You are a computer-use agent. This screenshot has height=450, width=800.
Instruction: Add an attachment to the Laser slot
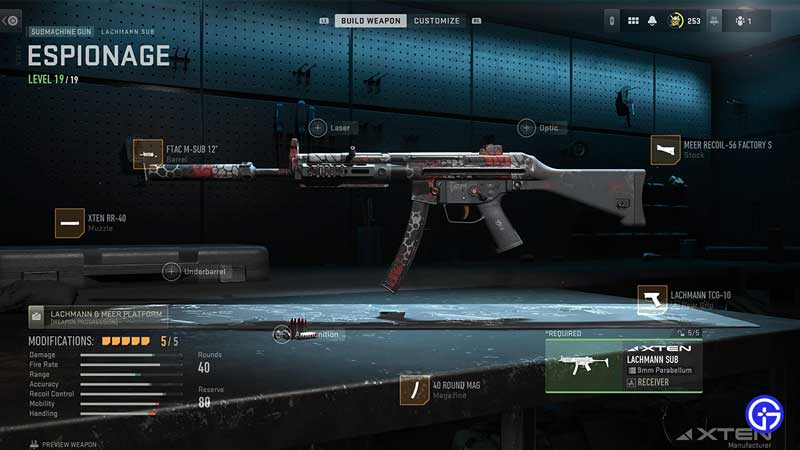pos(317,128)
